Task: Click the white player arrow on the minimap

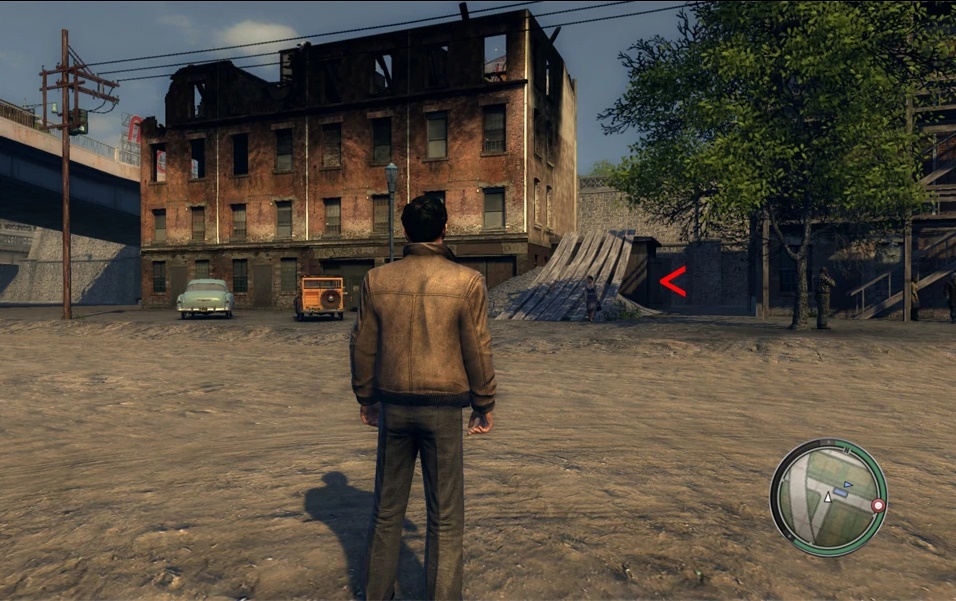Action: pos(827,497)
